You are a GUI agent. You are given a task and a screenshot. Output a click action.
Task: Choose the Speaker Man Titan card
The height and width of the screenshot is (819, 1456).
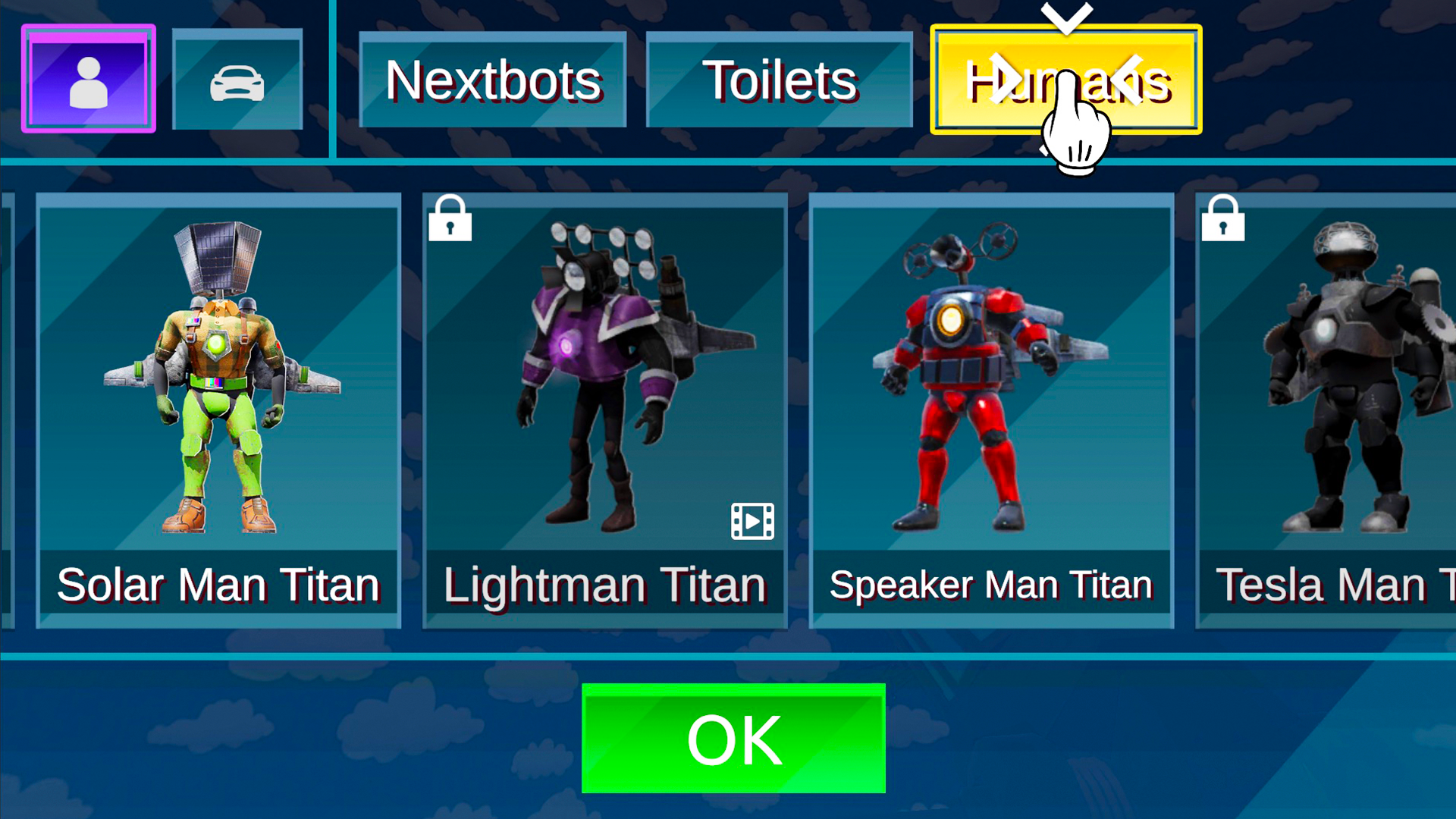point(991,409)
